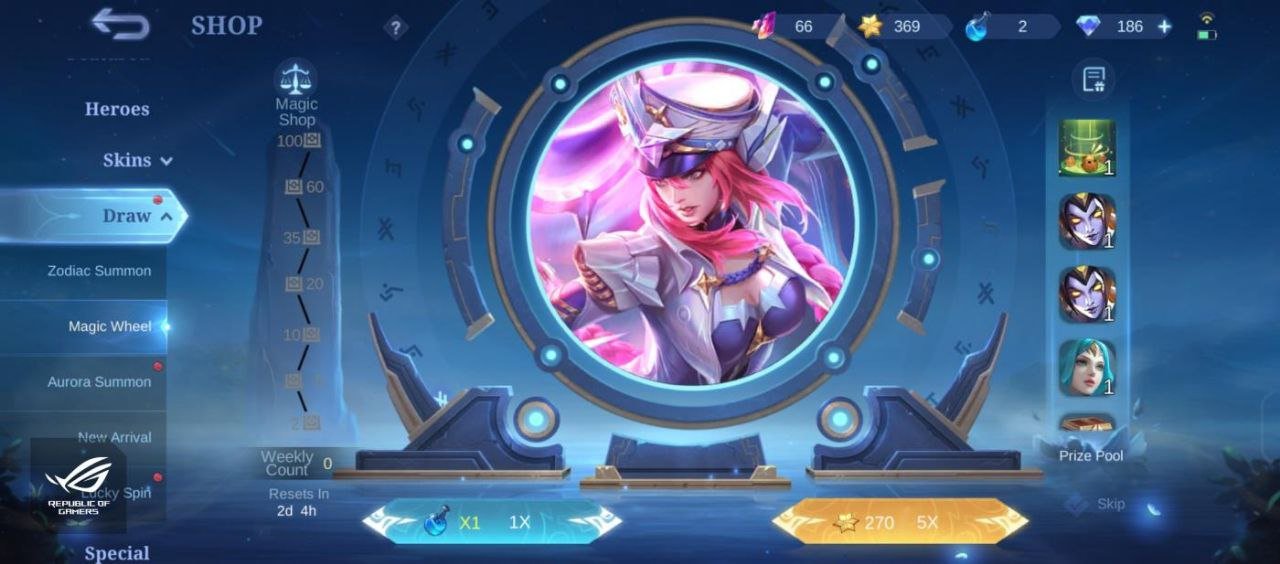The height and width of the screenshot is (564, 1280).
Task: Draw 5X for 270 tickets
Action: click(x=900, y=522)
